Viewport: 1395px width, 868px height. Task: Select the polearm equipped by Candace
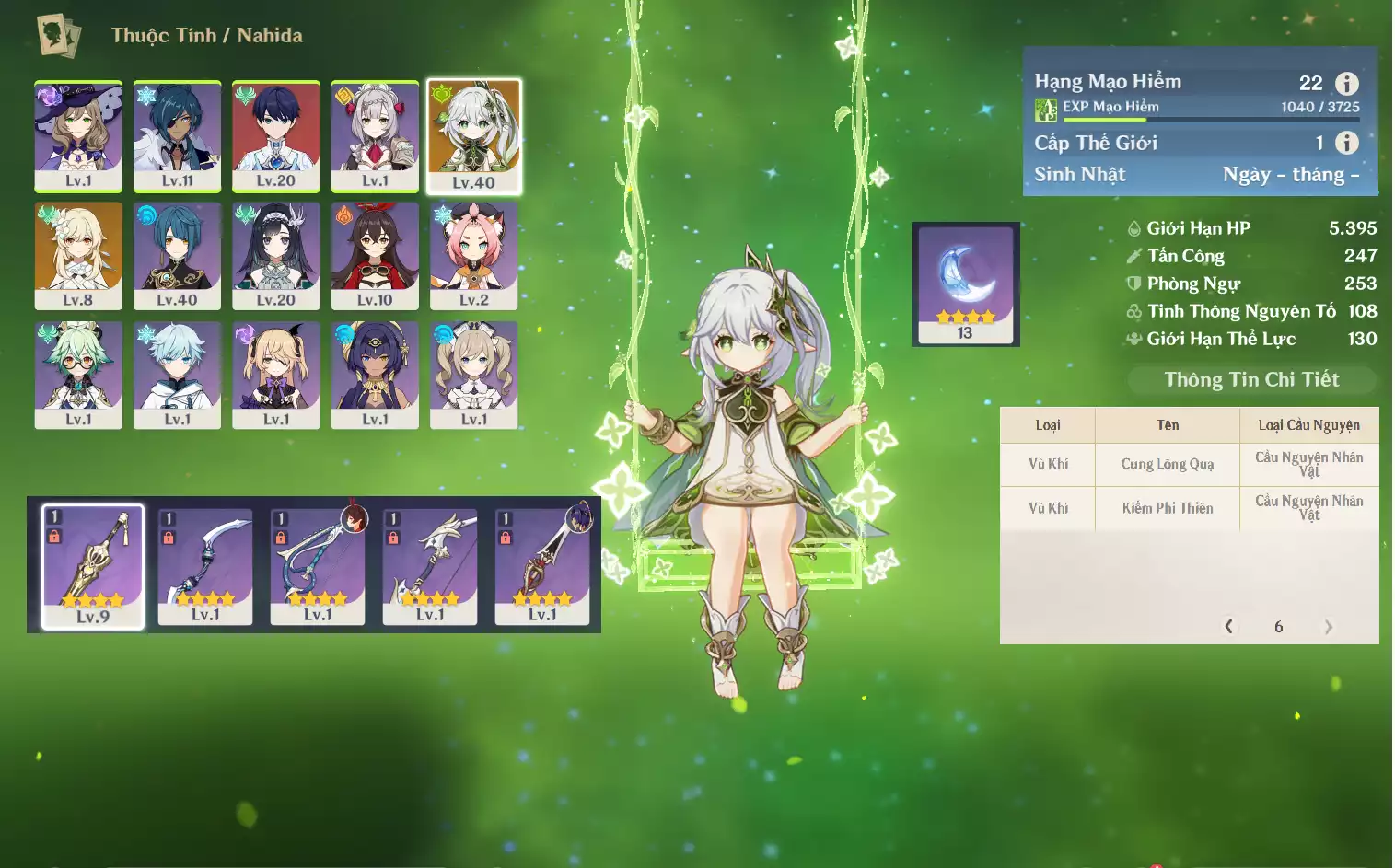(x=542, y=565)
